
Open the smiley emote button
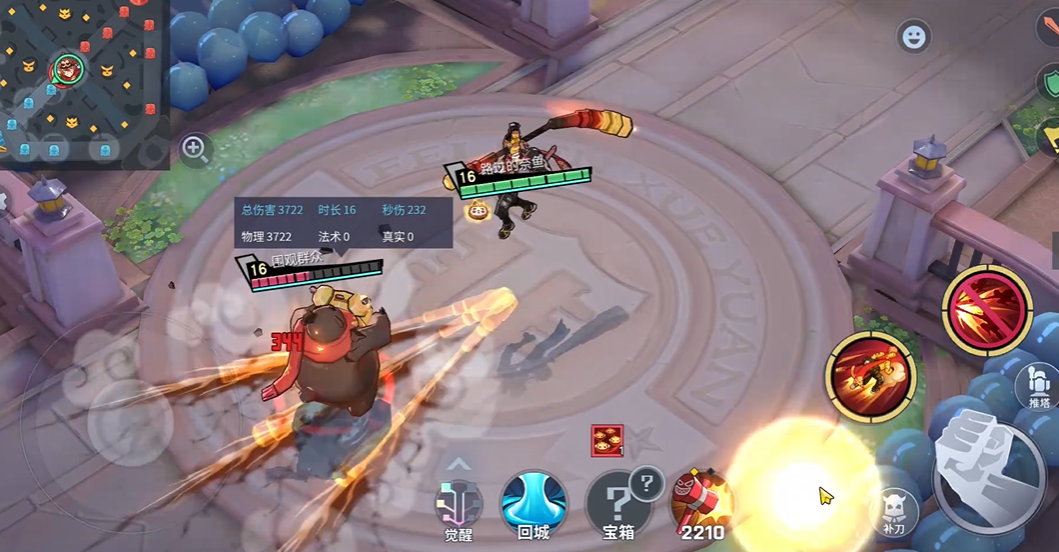point(914,37)
